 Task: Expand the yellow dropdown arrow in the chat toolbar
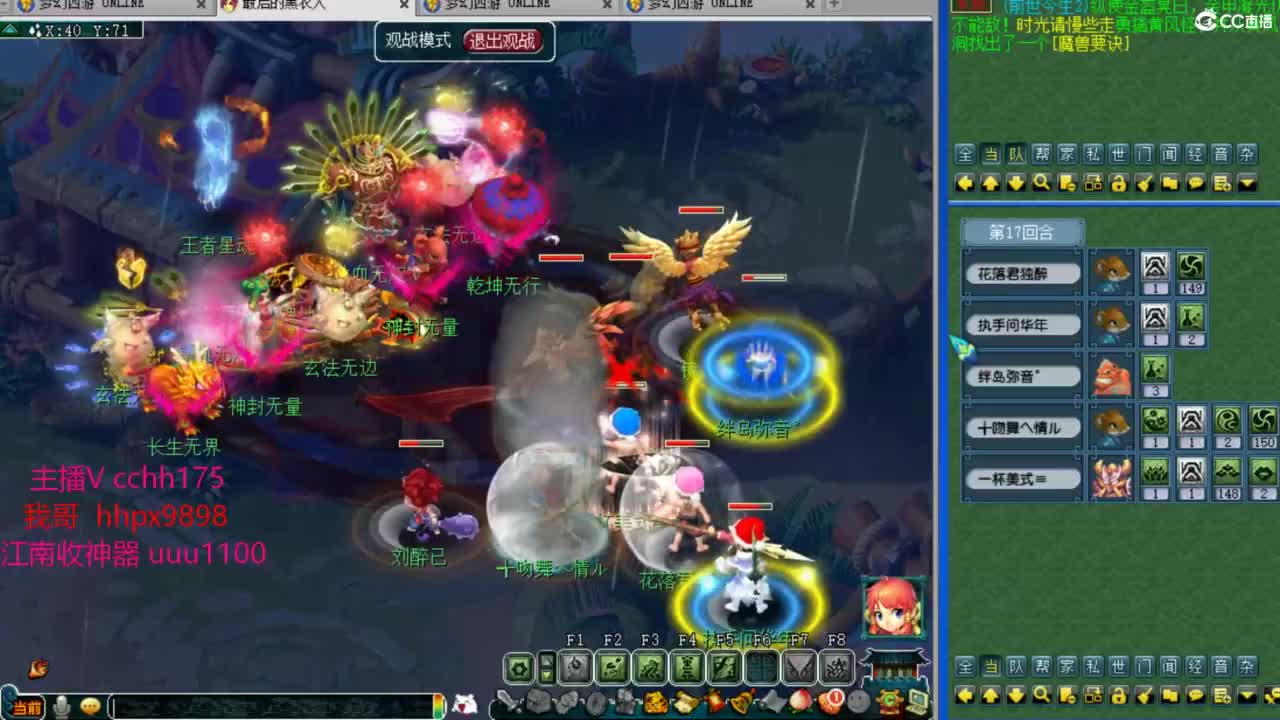coord(1246,183)
